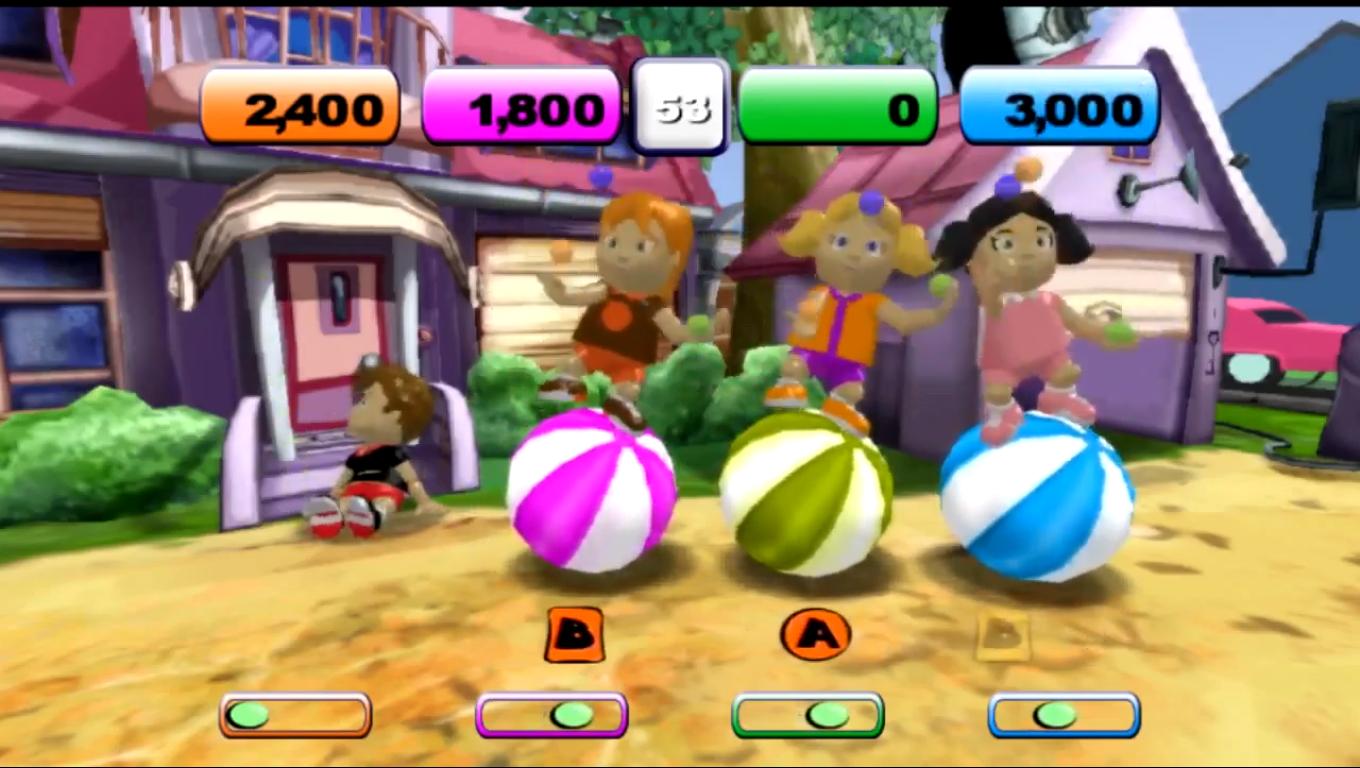Toggle the pink player indicator pill
The width and height of the screenshot is (1360, 768).
551,715
